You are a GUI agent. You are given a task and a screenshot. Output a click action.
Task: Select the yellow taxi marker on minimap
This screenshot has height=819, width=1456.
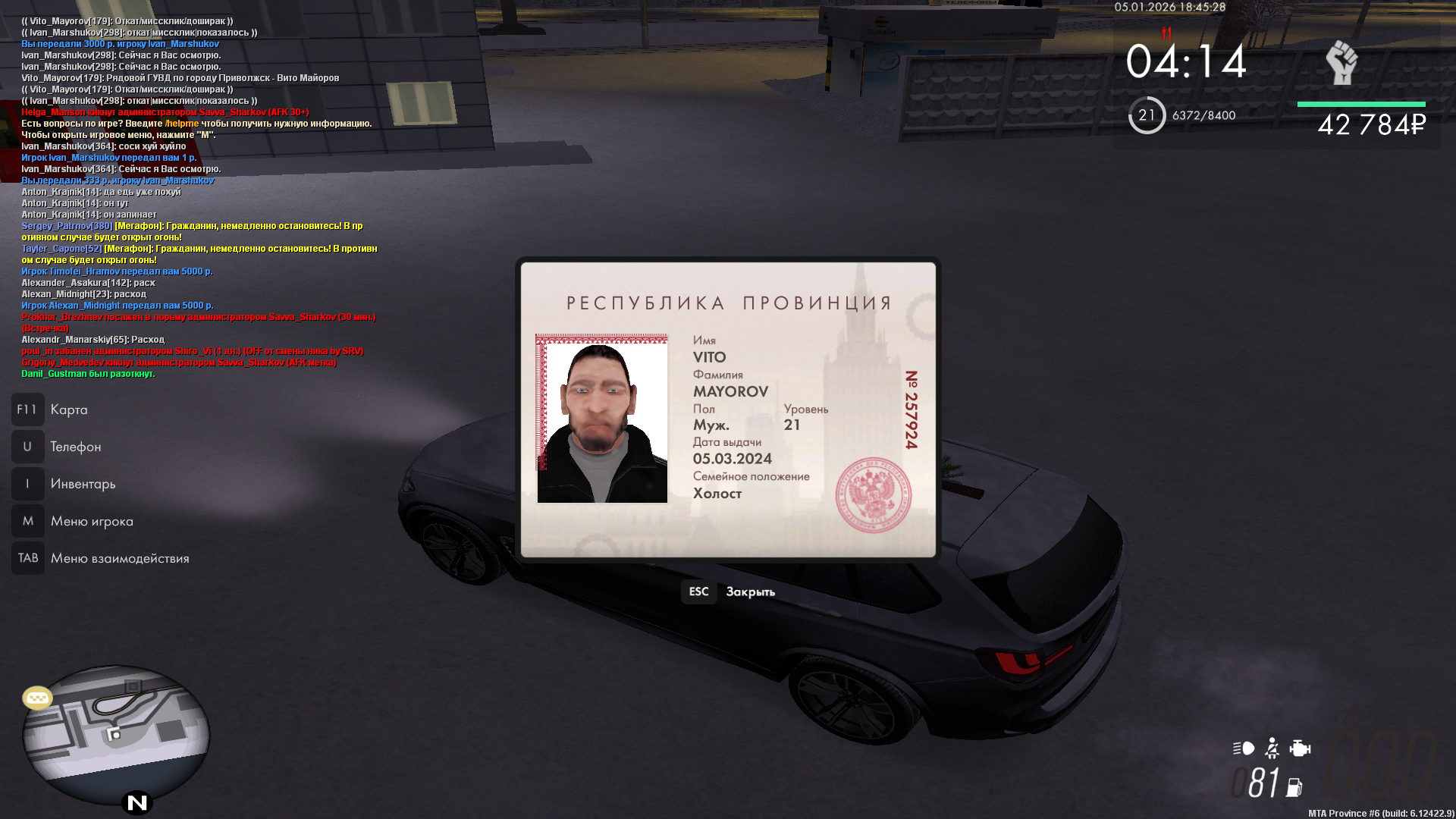[37, 697]
